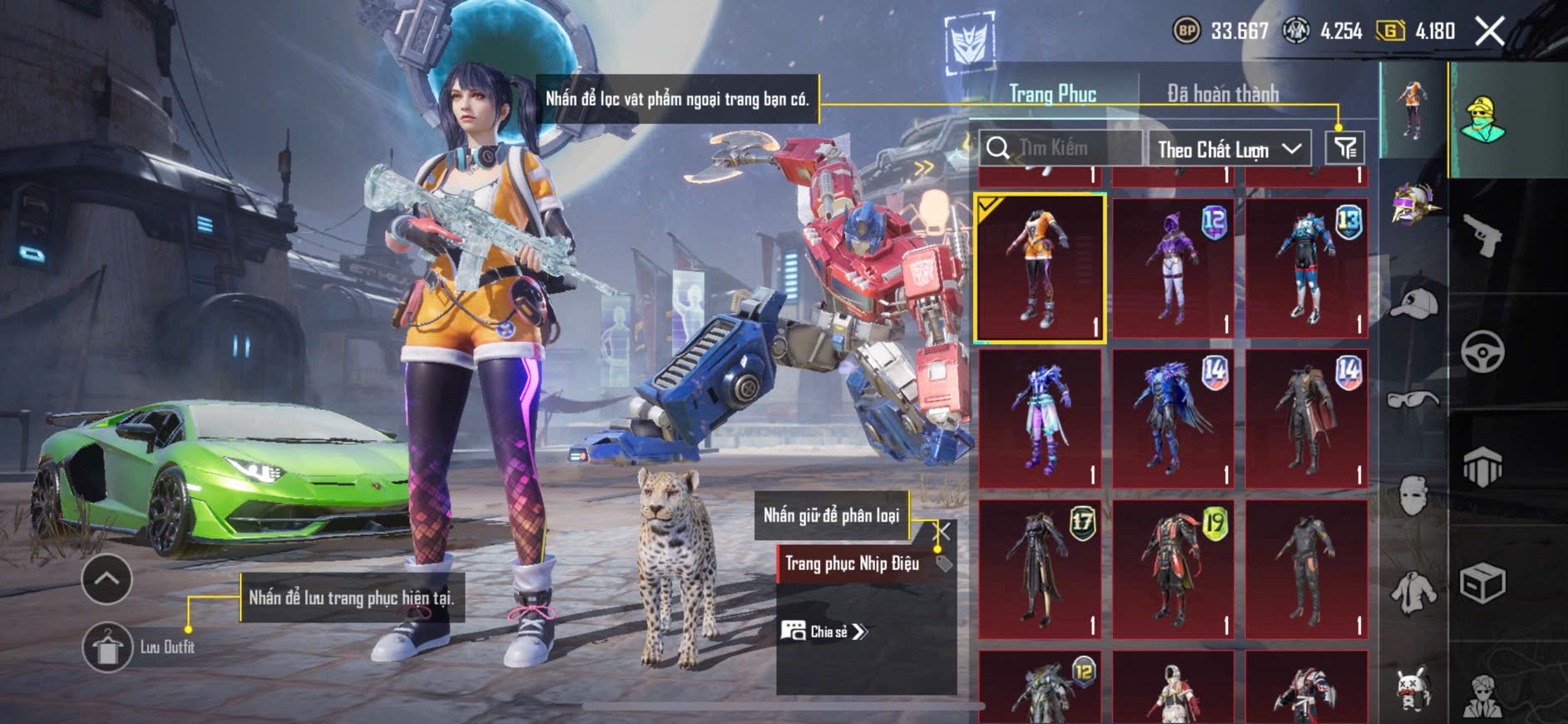
Task: Open the Theo Chất Lượng sort dropdown
Action: (x=1228, y=150)
